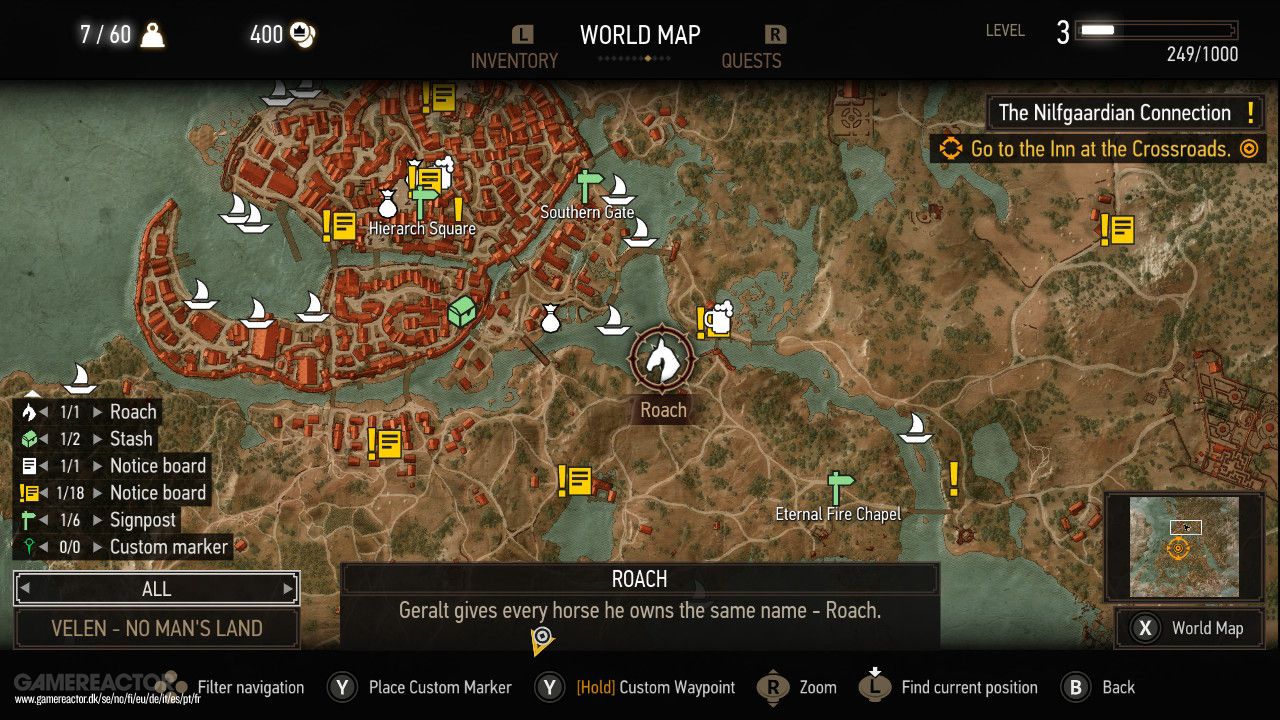Open the Quests tab
Screen dimensions: 1280x720
tap(752, 60)
